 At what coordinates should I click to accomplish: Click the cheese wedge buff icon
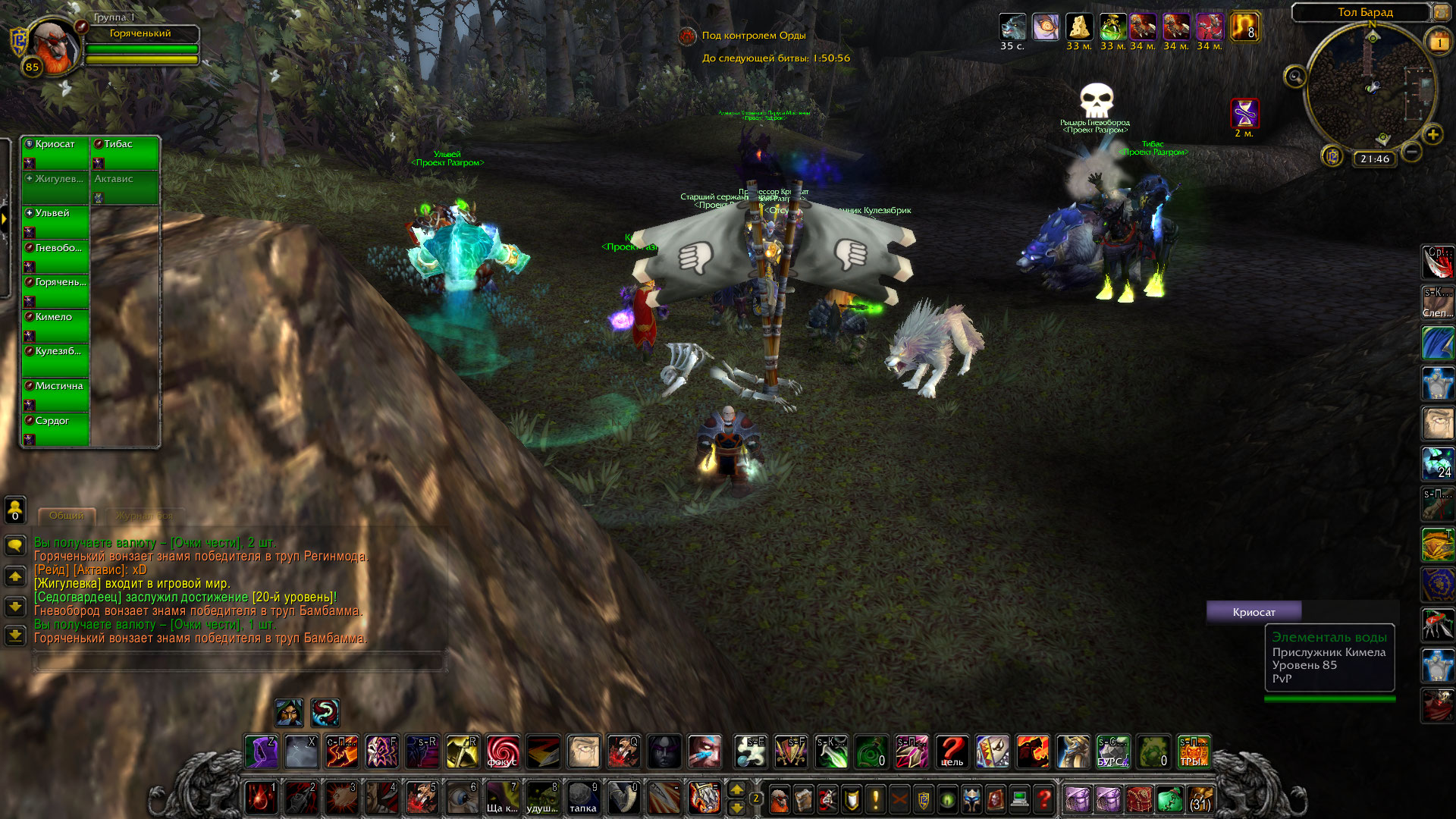(1078, 27)
